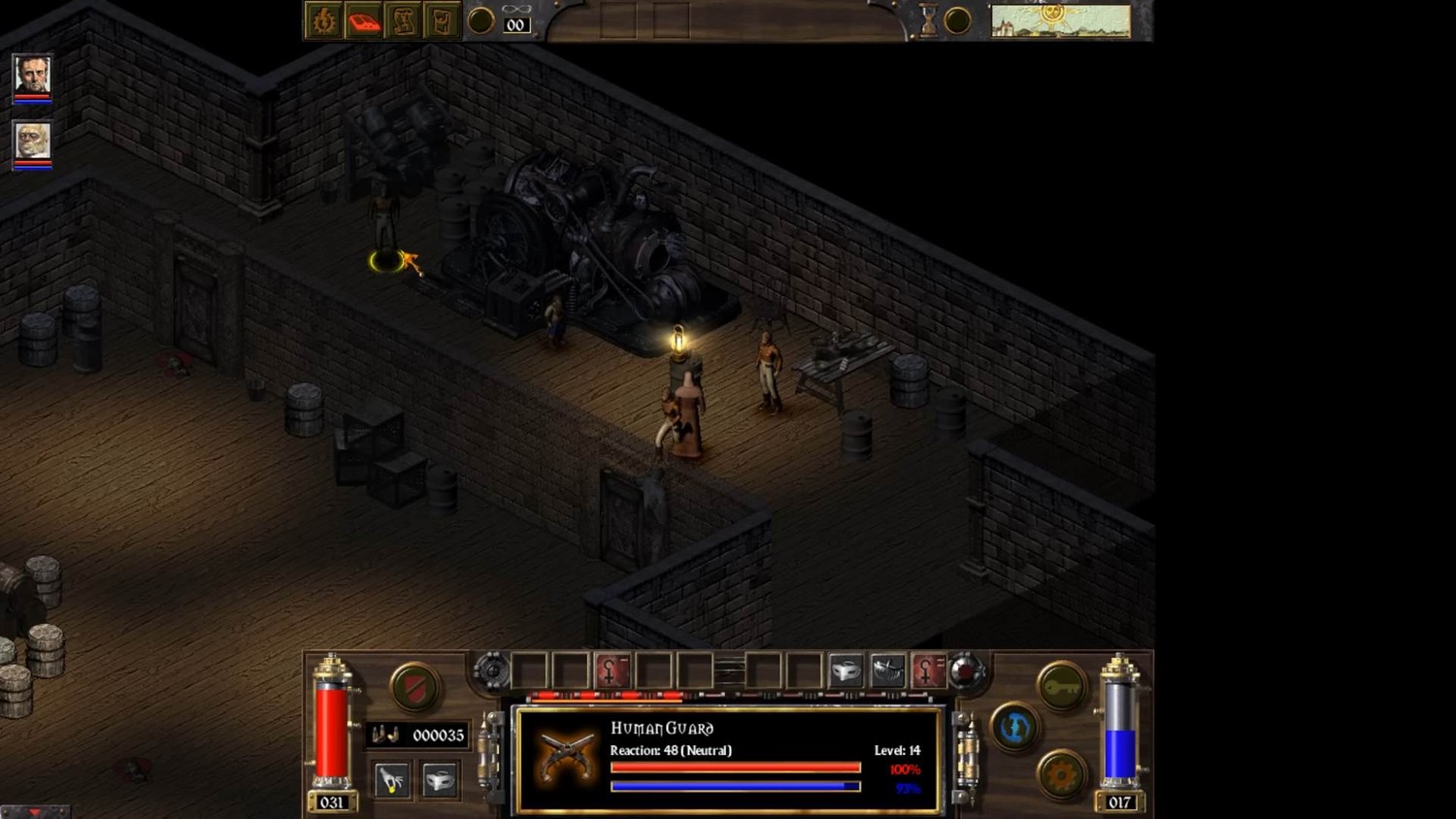Toggle combat mode with the red shield button
Viewport: 1456px width, 819px height.
[414, 687]
